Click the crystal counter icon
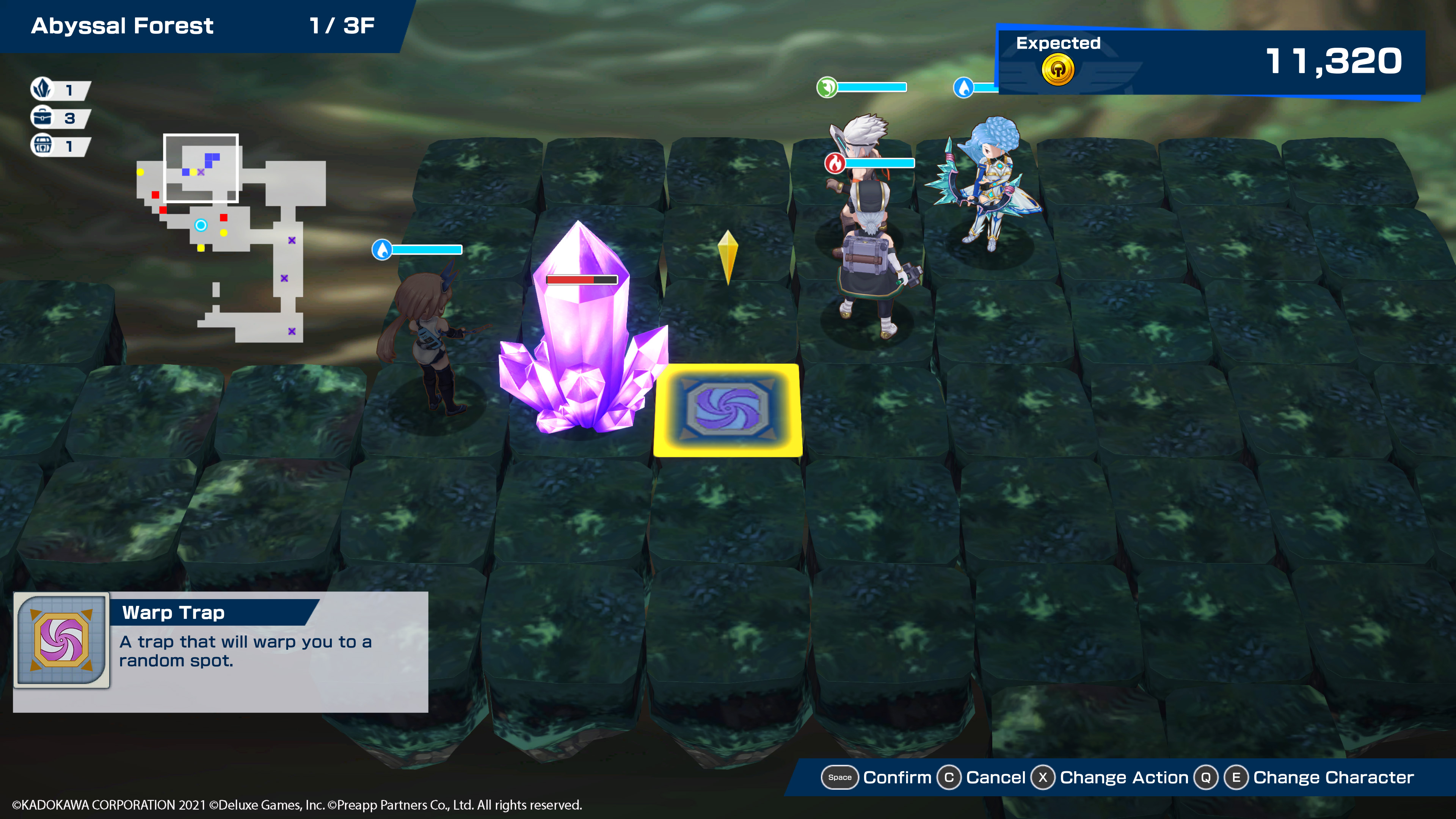Screen dimensions: 1456x819 pos(42,89)
